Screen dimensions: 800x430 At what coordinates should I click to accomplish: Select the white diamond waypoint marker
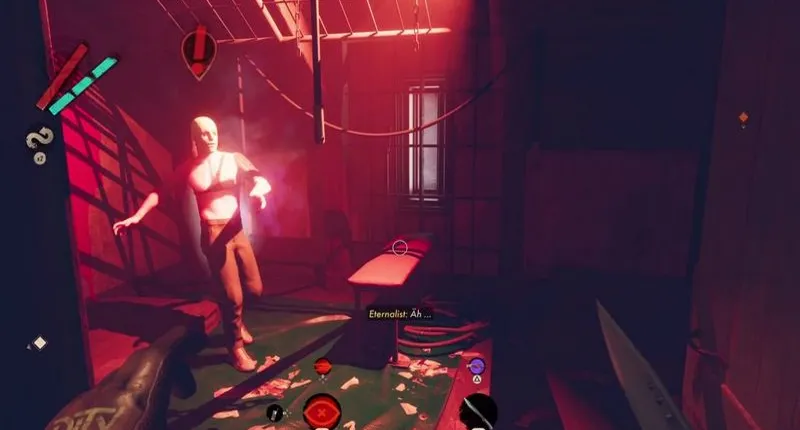pyautogui.click(x=40, y=343)
